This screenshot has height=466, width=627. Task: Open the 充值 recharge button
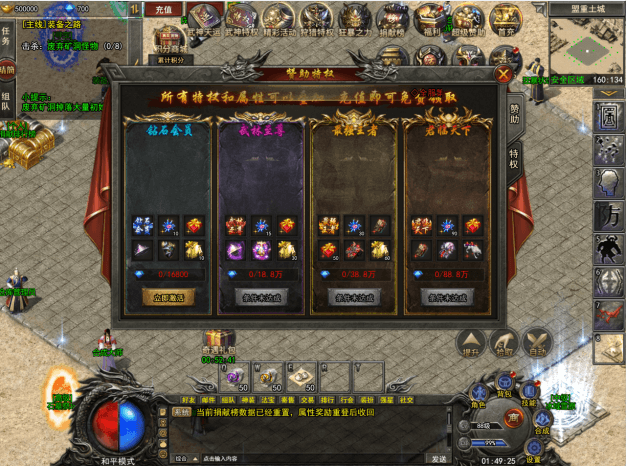164,9
